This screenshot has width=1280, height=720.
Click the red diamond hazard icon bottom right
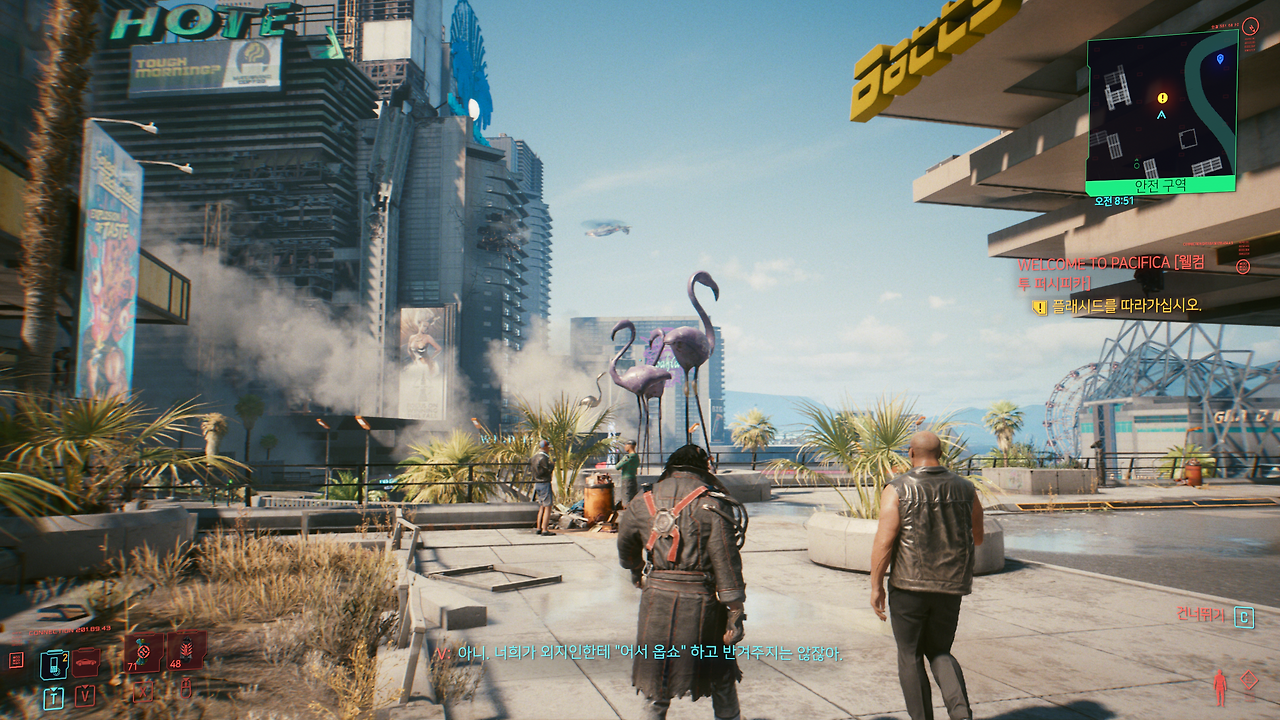pyautogui.click(x=1248, y=678)
